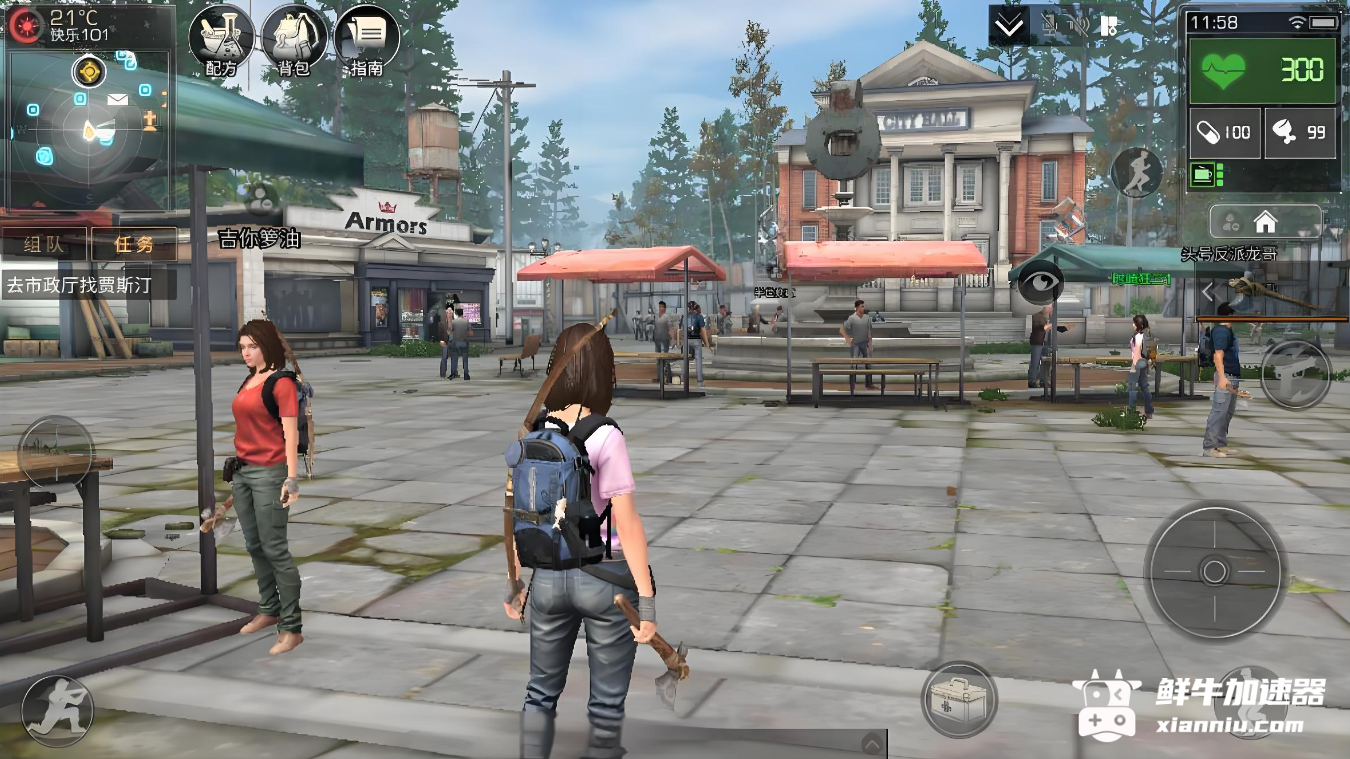This screenshot has height=759, width=1350.
Task: Tap the house home button
Action: [x=1265, y=221]
